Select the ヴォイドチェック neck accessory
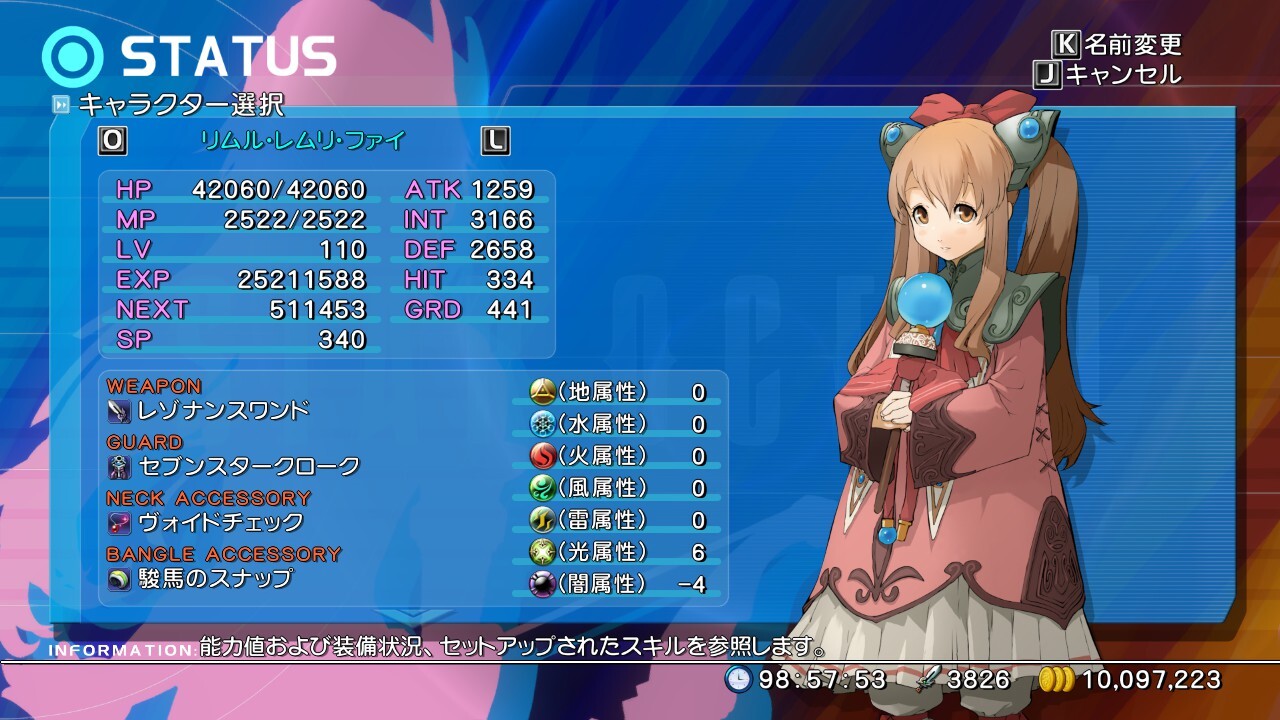This screenshot has height=720, width=1280. (x=220, y=522)
